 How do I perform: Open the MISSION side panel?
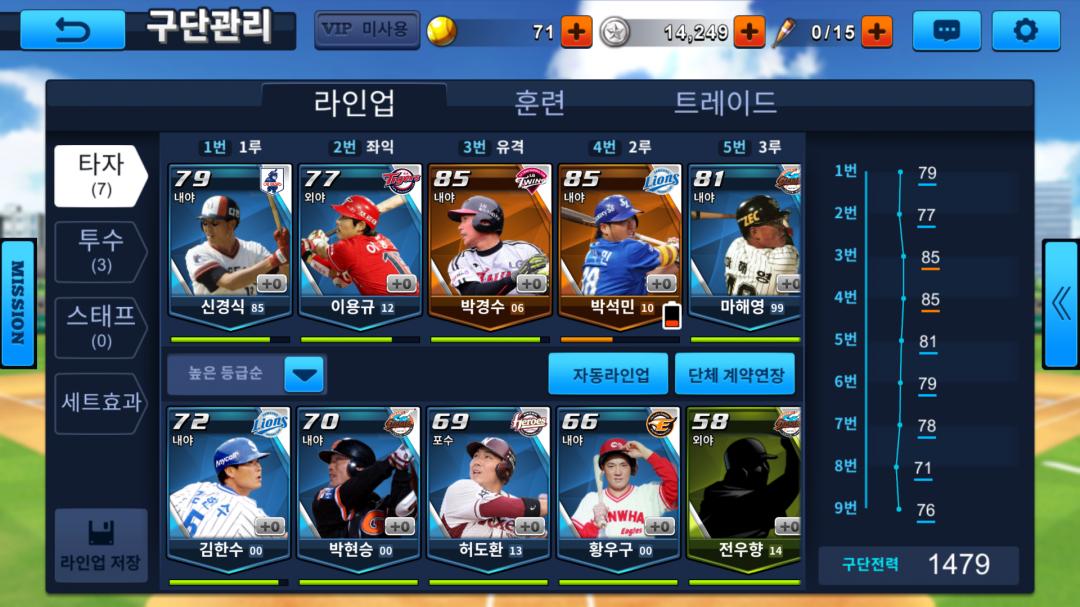17,303
